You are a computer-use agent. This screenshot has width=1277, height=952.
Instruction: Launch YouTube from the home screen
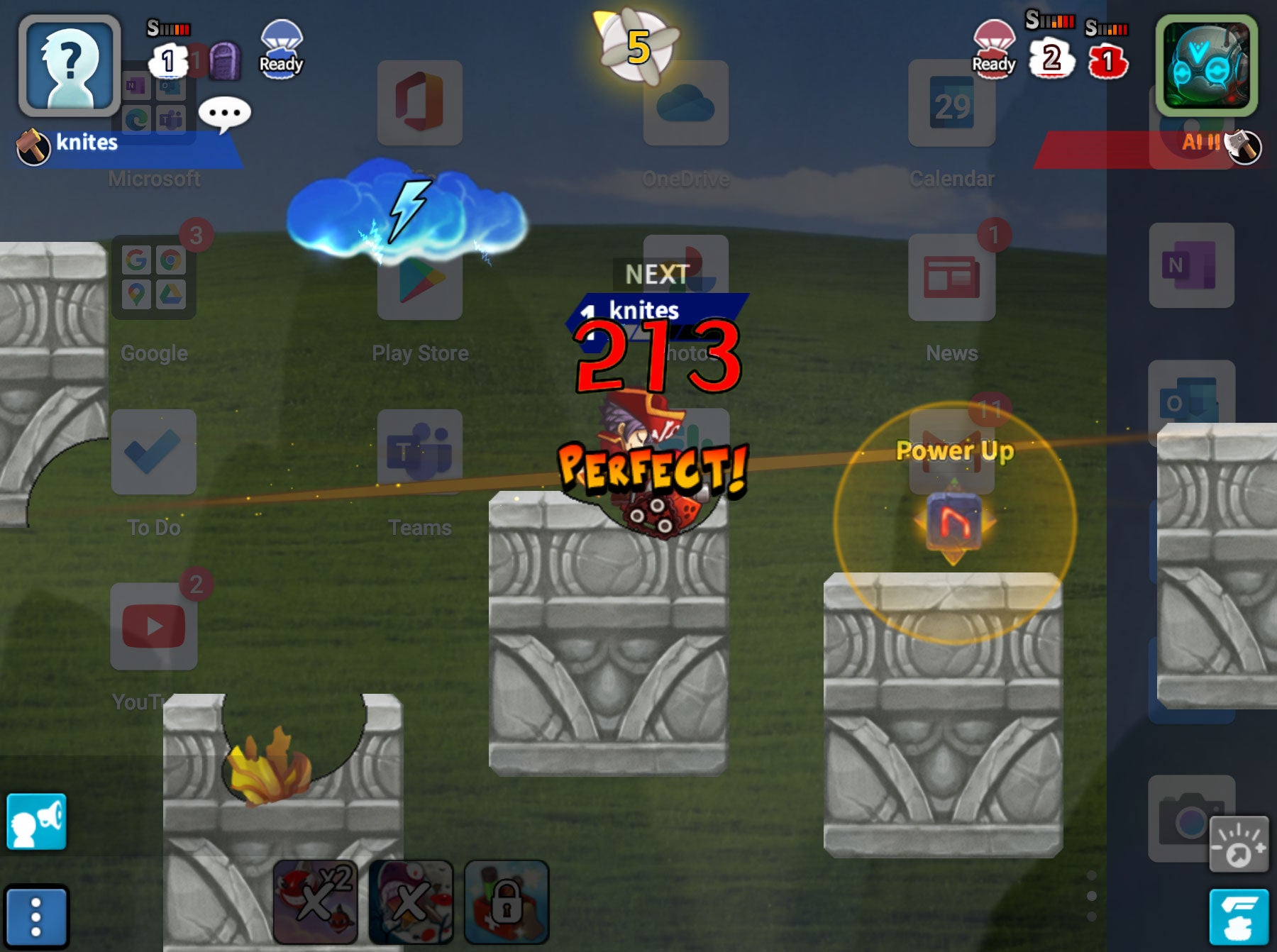[x=153, y=627]
